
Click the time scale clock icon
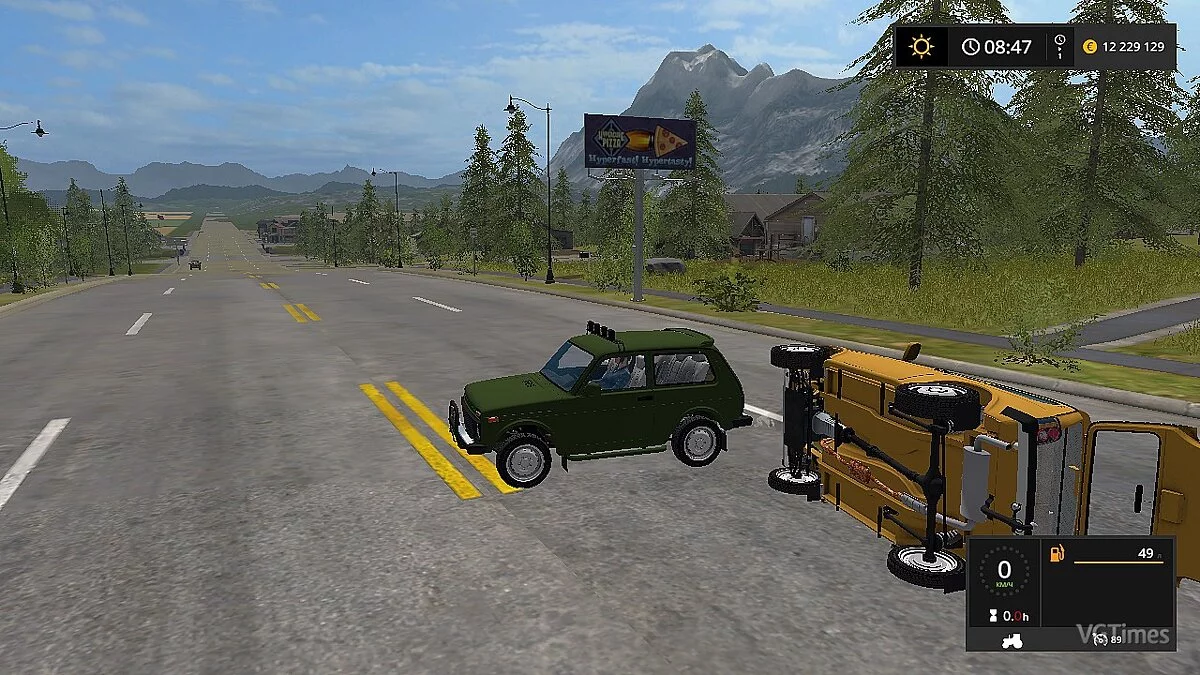pyautogui.click(x=1059, y=46)
